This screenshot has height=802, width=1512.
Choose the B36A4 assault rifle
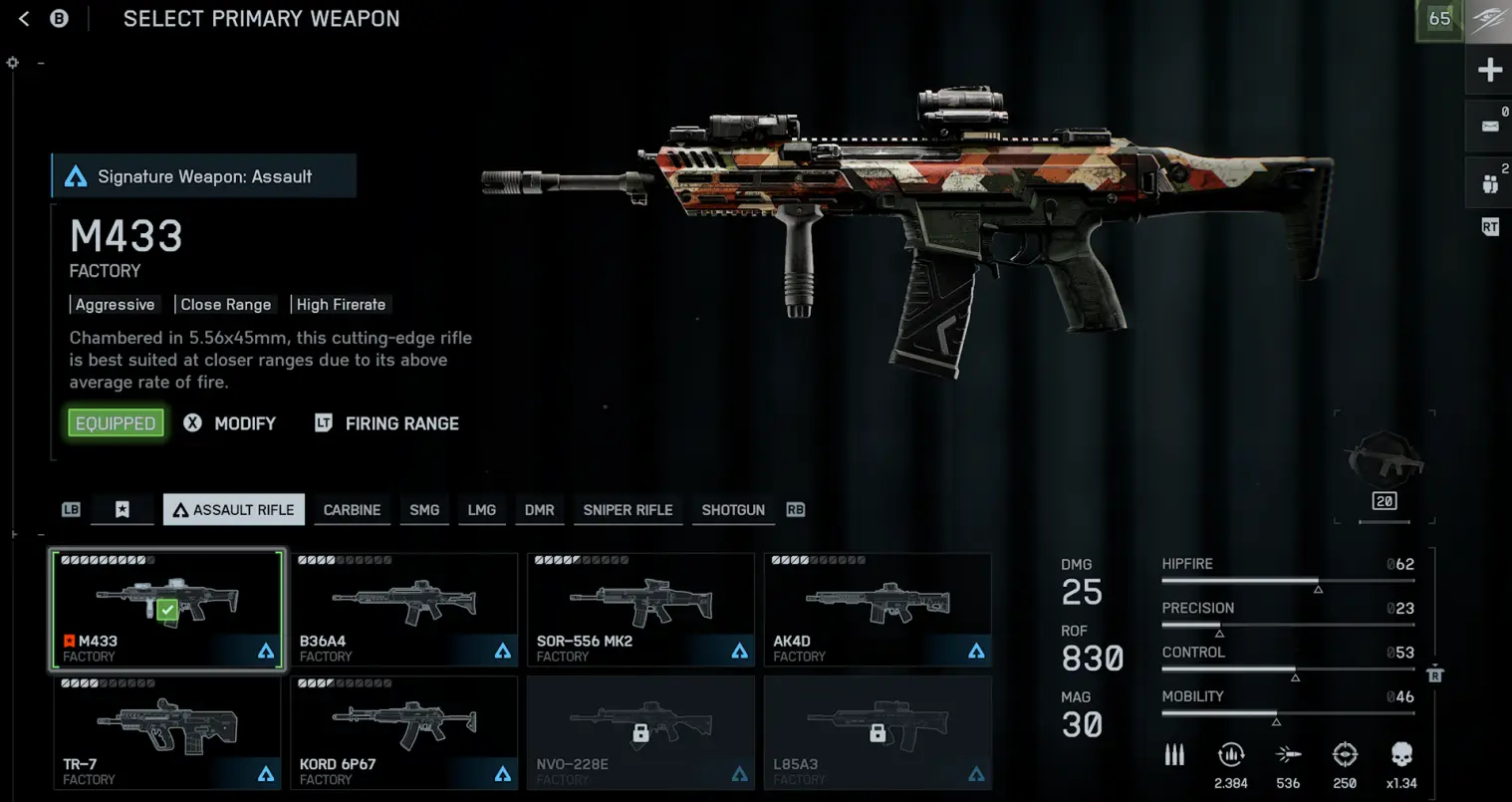coord(404,610)
